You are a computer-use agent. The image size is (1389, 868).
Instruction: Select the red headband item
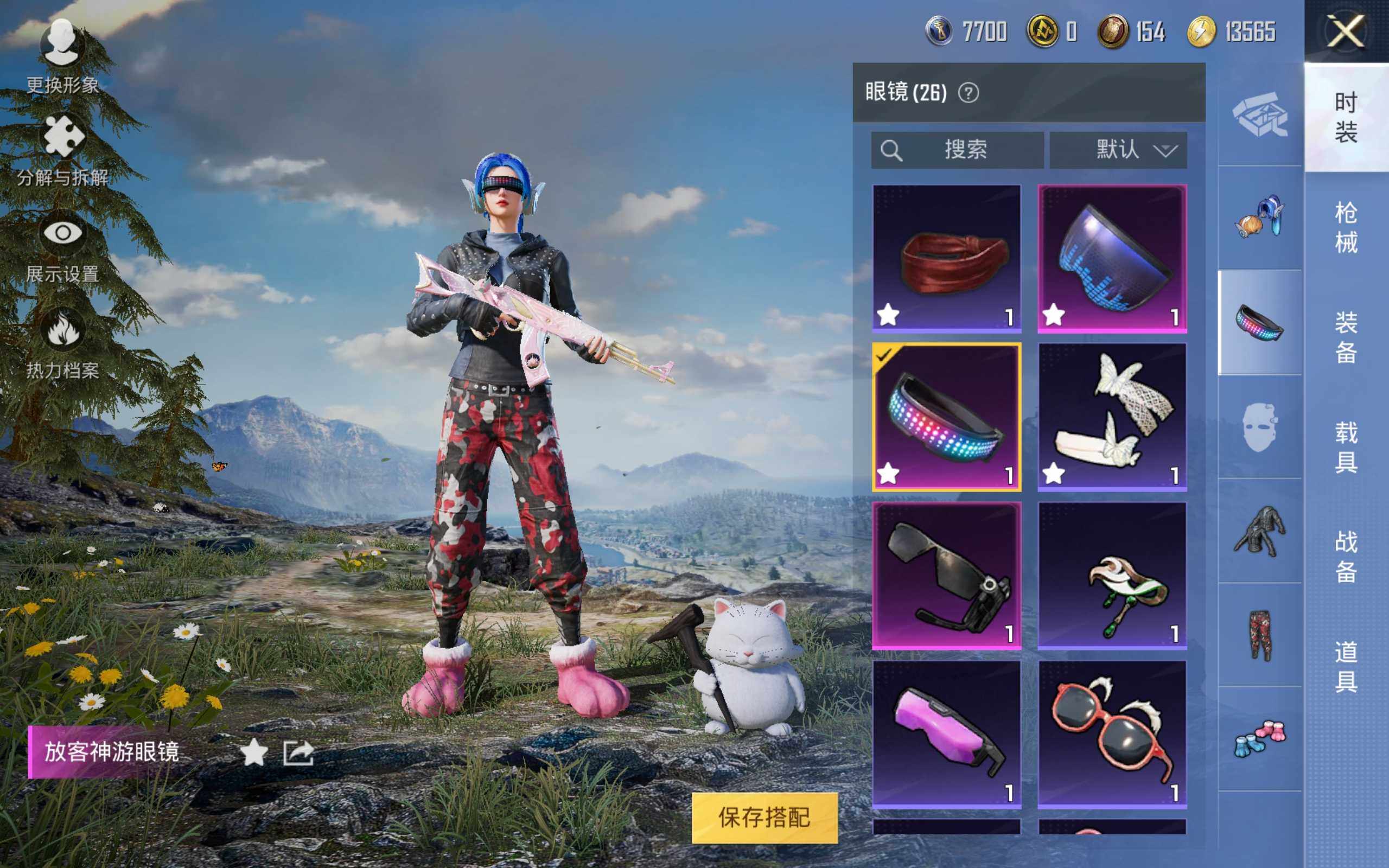[946, 258]
